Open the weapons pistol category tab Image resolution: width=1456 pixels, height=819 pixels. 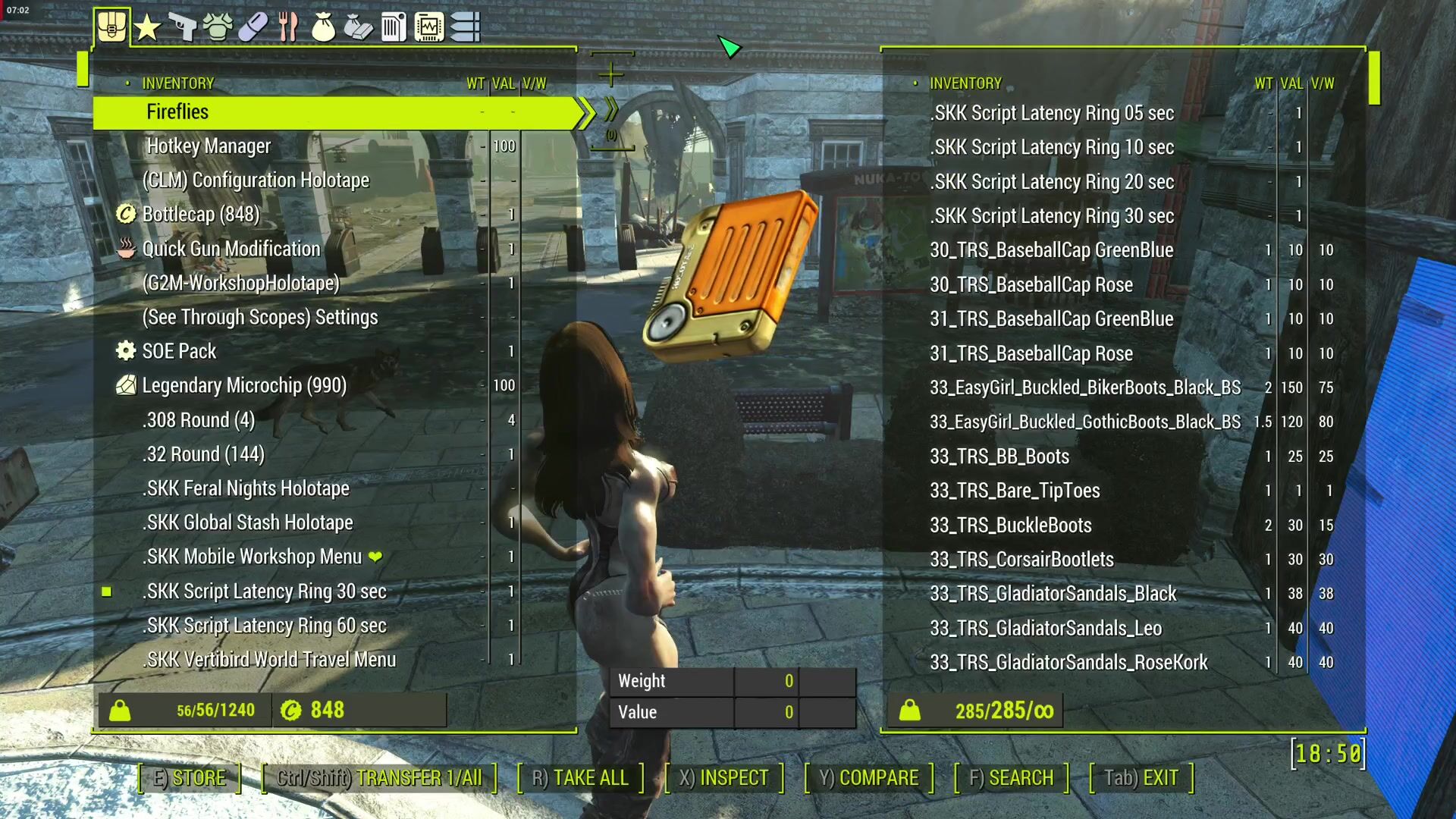182,28
